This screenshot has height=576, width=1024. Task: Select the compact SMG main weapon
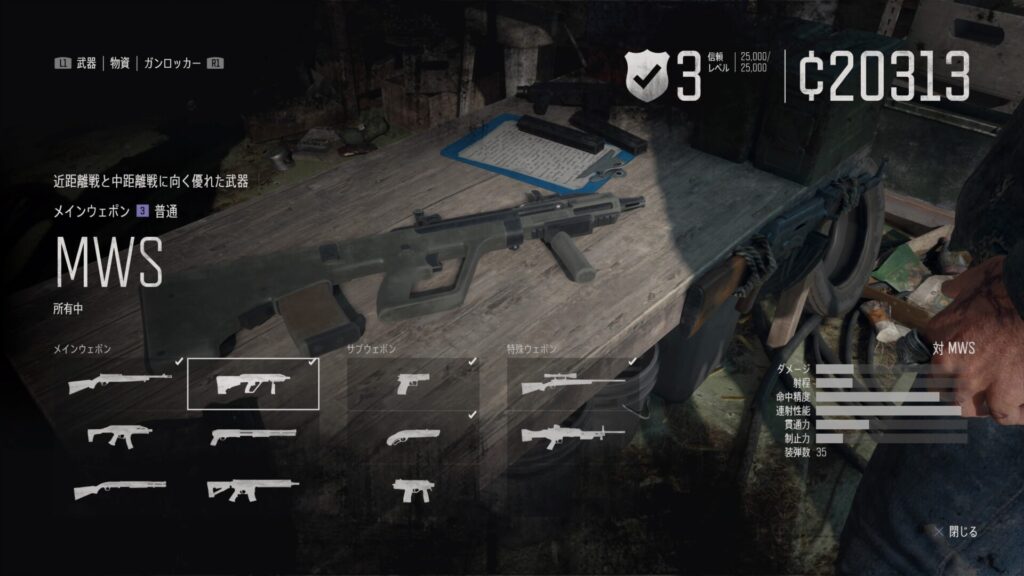(118, 435)
